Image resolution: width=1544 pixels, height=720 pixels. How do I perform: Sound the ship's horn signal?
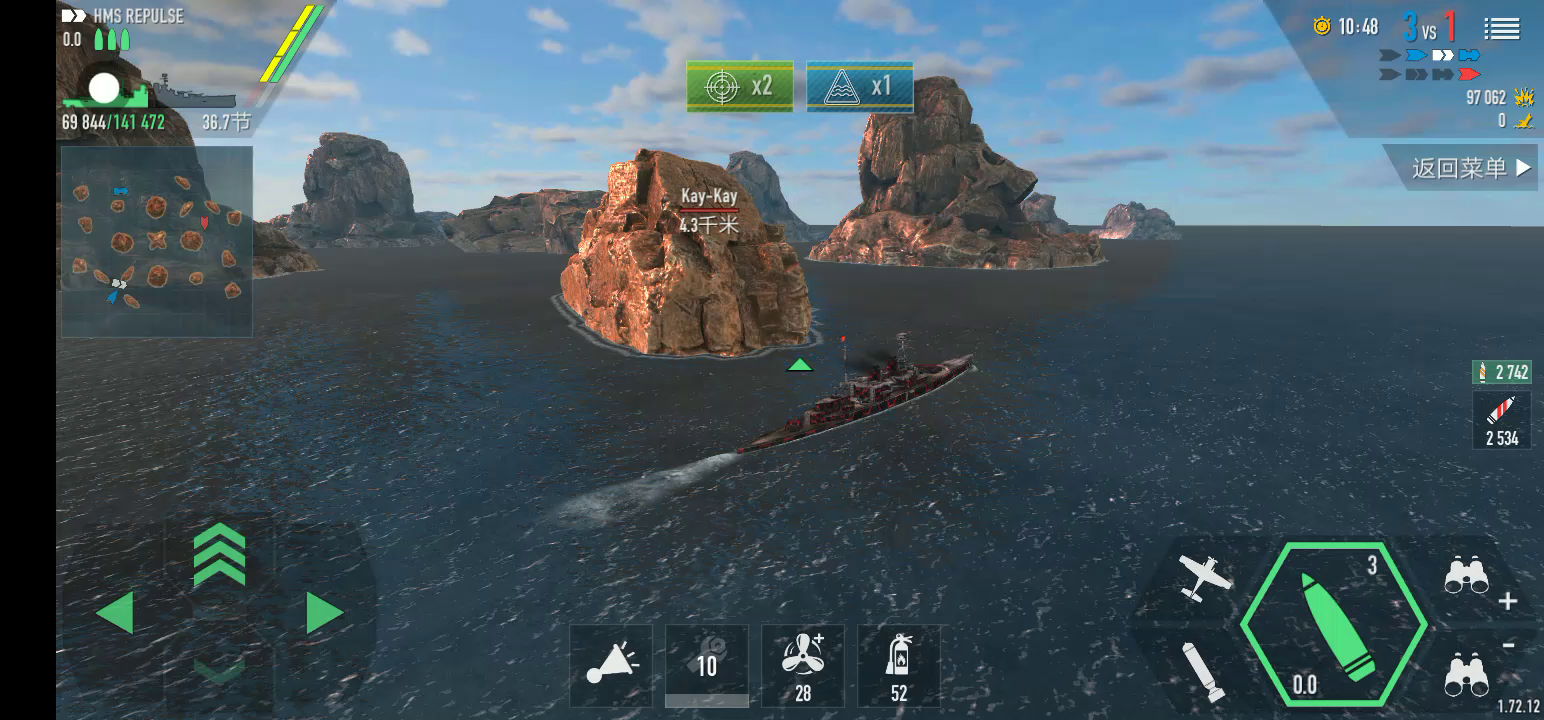pyautogui.click(x=611, y=665)
